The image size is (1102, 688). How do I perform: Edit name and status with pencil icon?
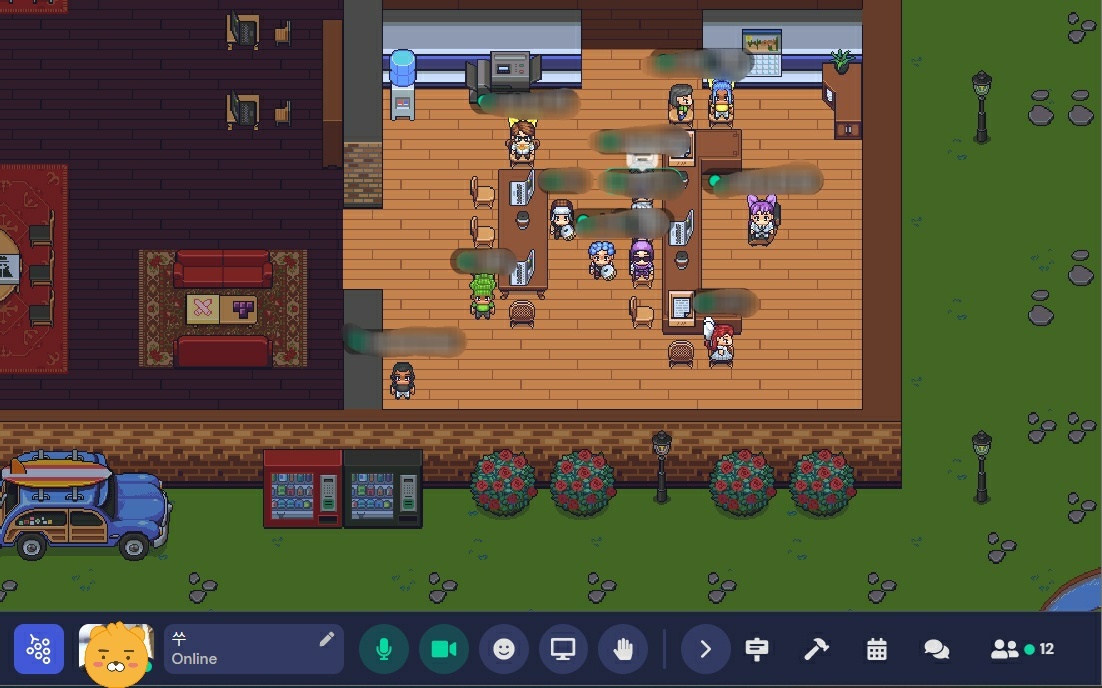click(x=326, y=639)
